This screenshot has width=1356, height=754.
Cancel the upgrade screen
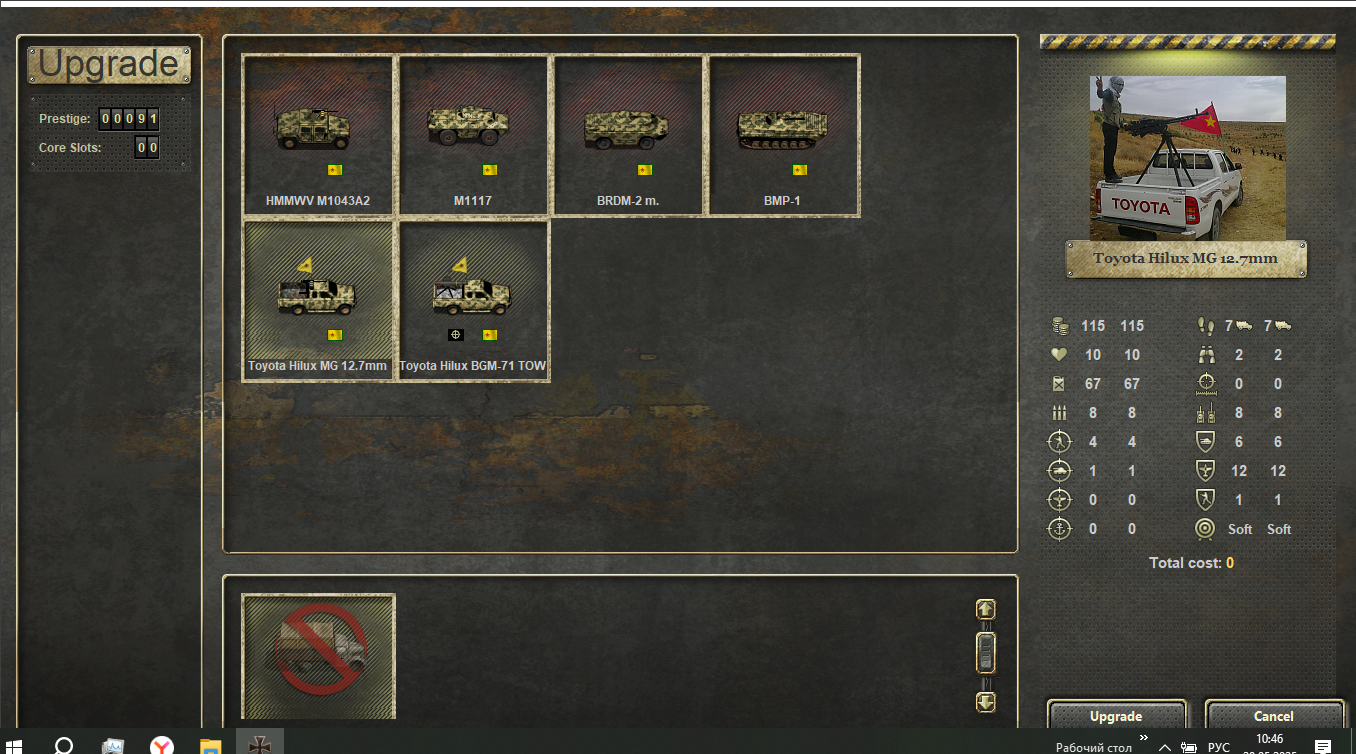point(1273,716)
